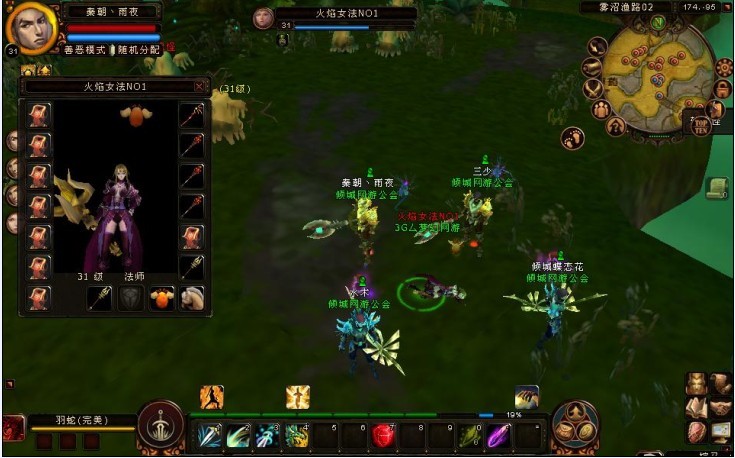Select the golden staff weapon slot
The height and width of the screenshot is (458, 735).
[x=100, y=297]
